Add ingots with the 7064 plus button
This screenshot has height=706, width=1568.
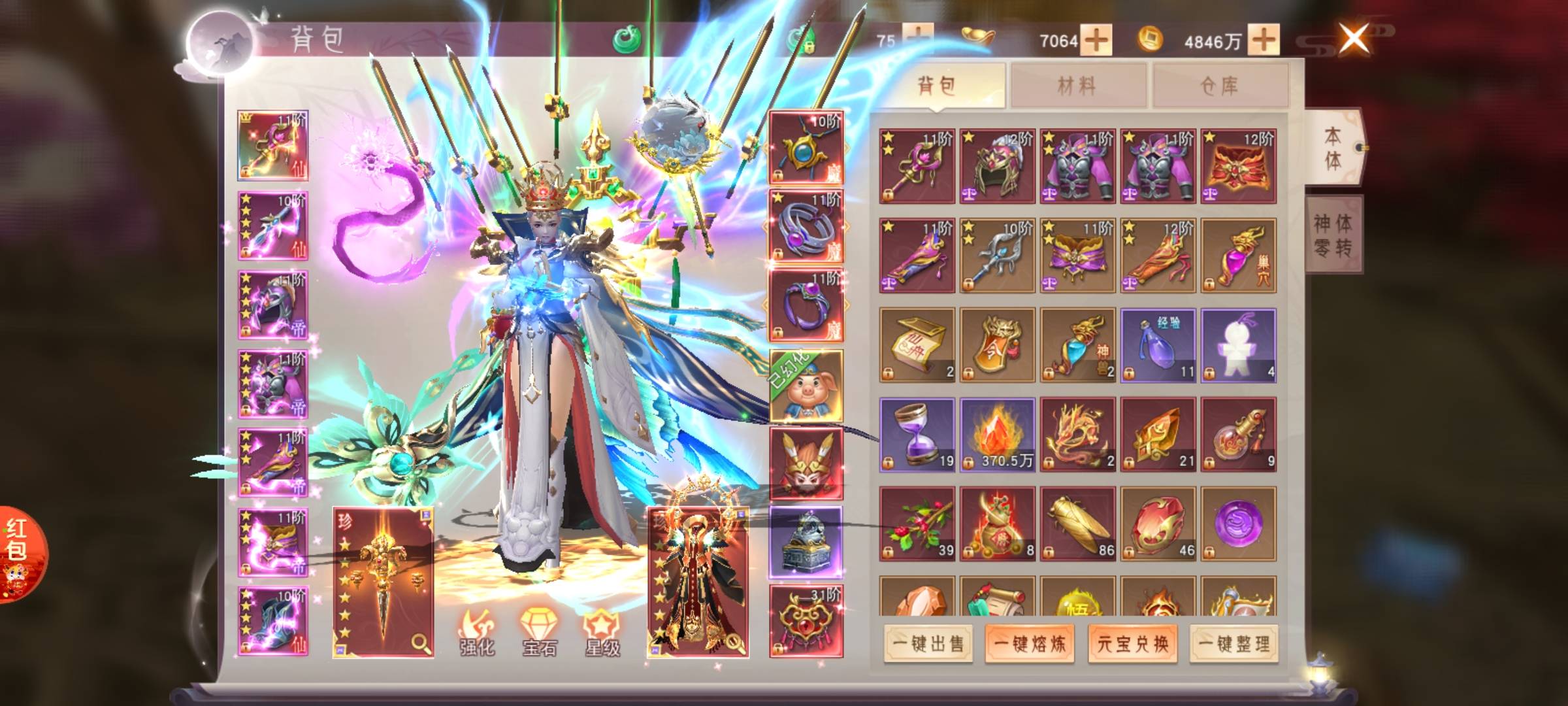[1096, 40]
